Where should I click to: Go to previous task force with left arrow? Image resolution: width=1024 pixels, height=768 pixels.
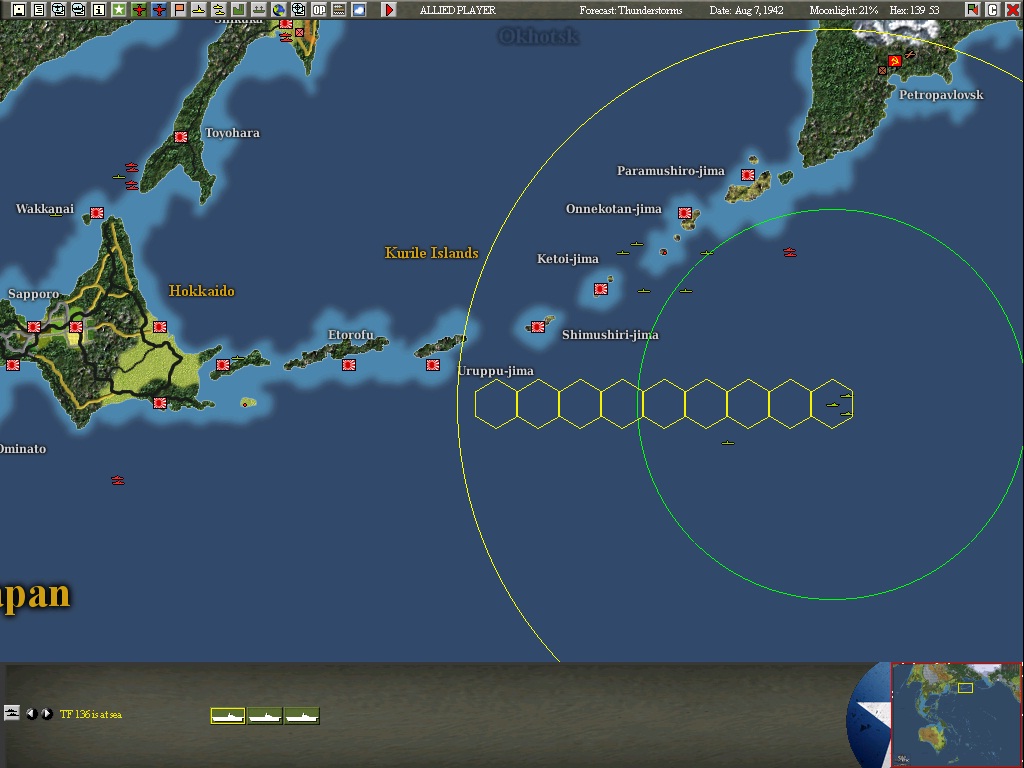coord(31,714)
